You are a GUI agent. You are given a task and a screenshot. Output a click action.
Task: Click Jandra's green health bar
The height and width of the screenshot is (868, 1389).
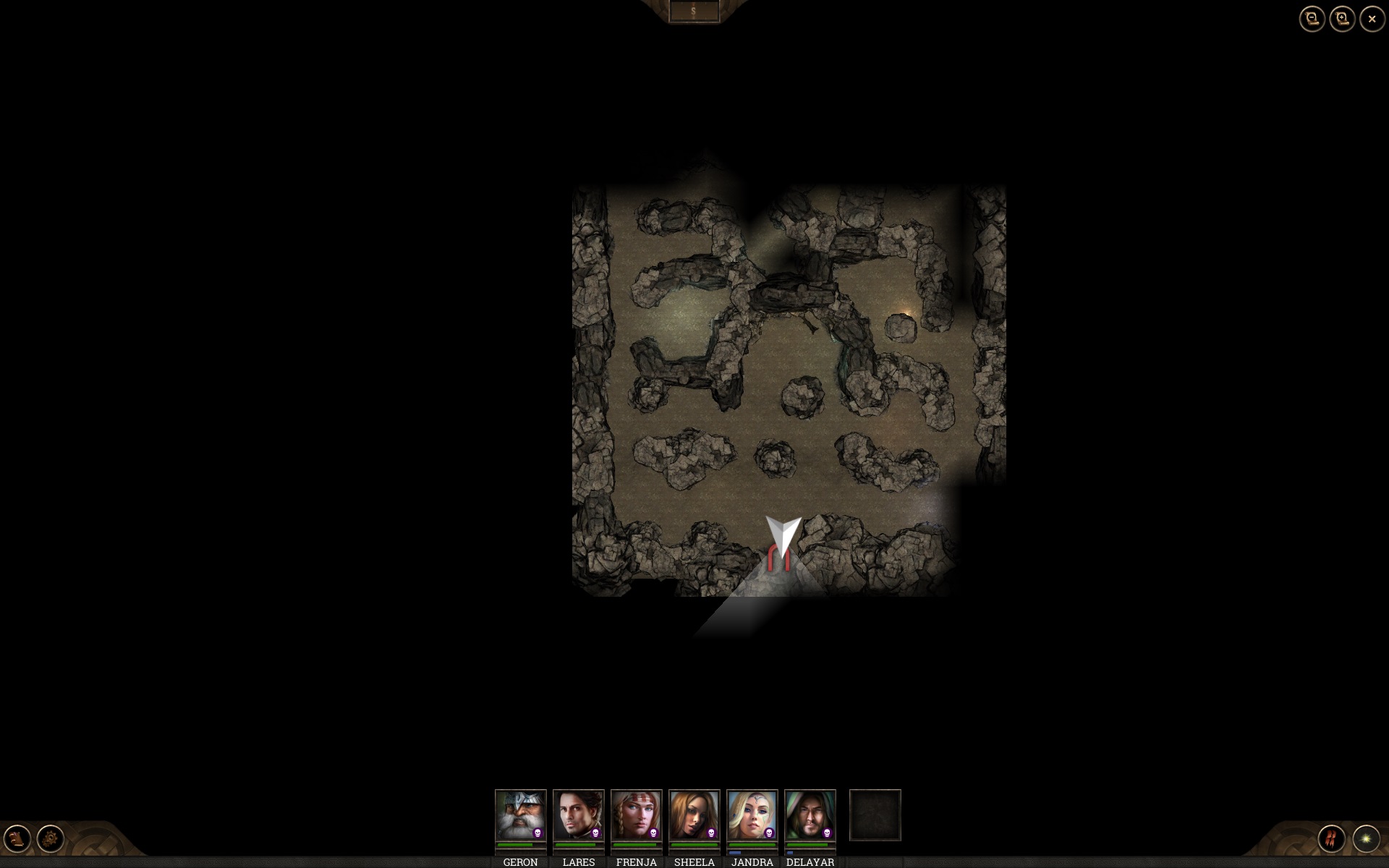pos(752,846)
